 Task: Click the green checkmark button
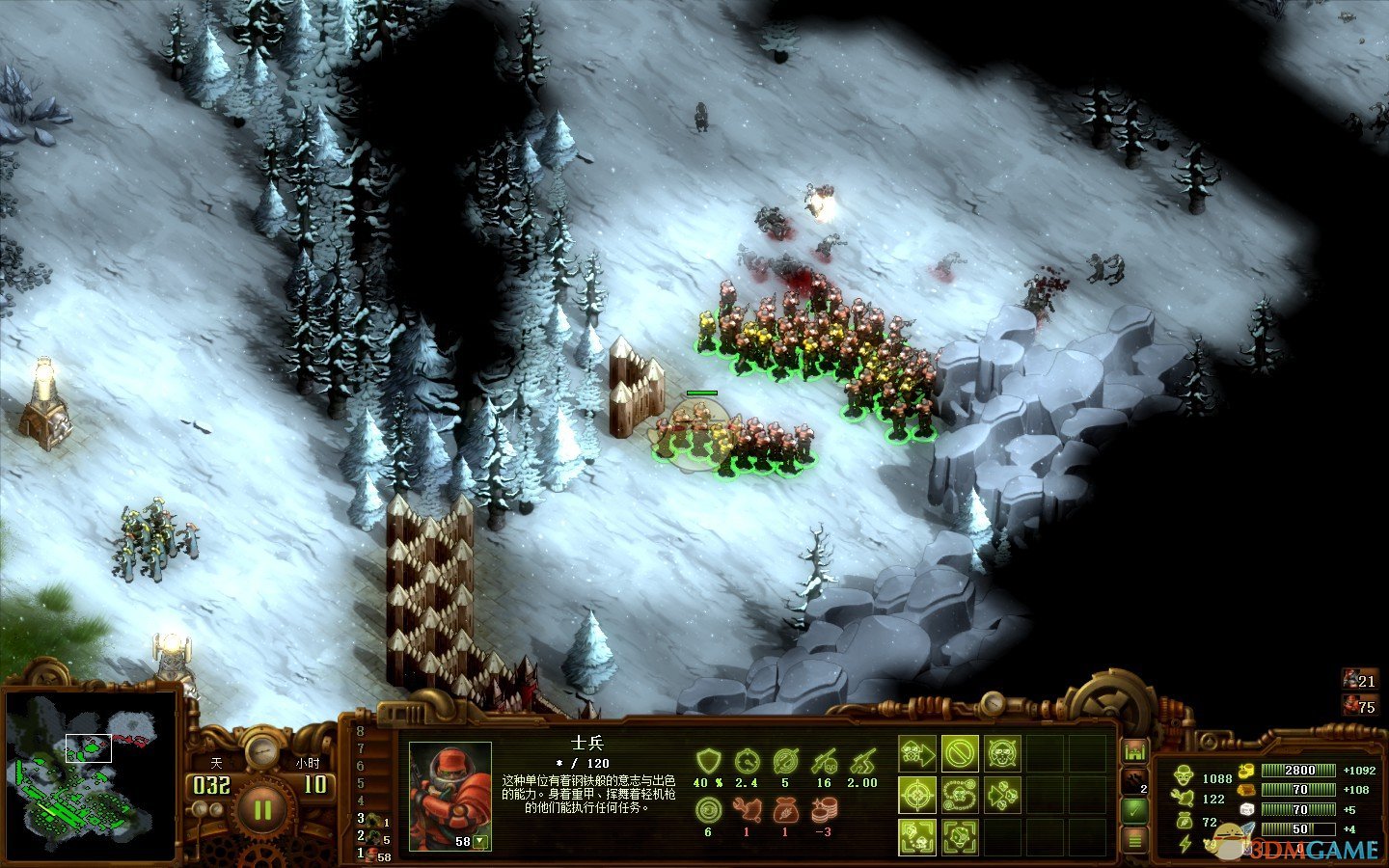[1135, 811]
